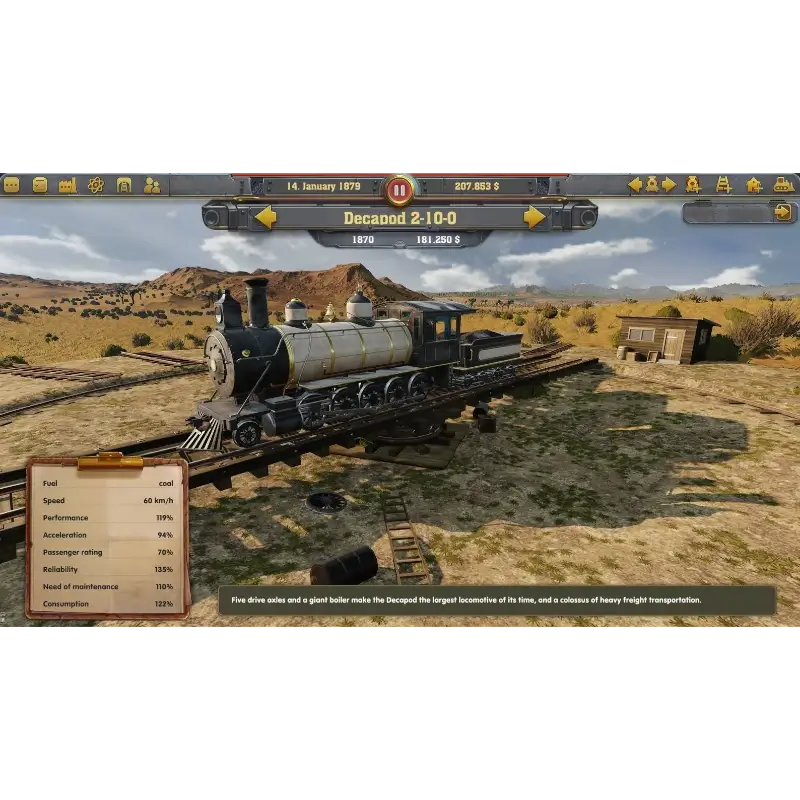
Task: Select the bulldozer demolition tool
Action: tap(784, 184)
